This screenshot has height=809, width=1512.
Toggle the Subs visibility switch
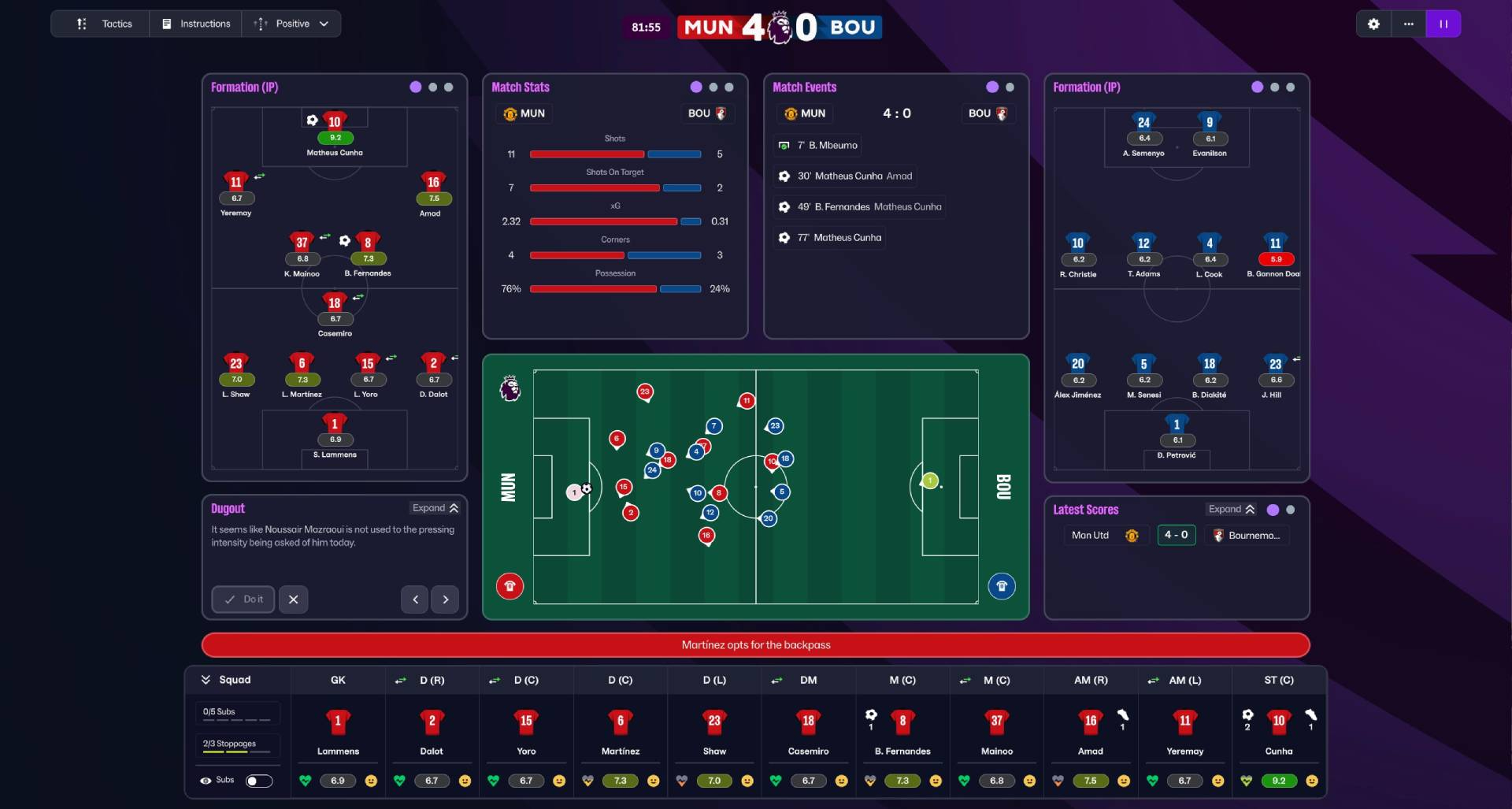pyautogui.click(x=259, y=781)
